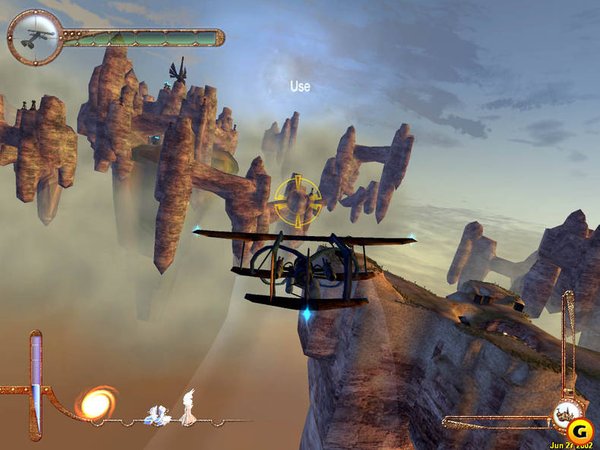
Task: Select the glowing fireball weapon icon
Action: 96,403
